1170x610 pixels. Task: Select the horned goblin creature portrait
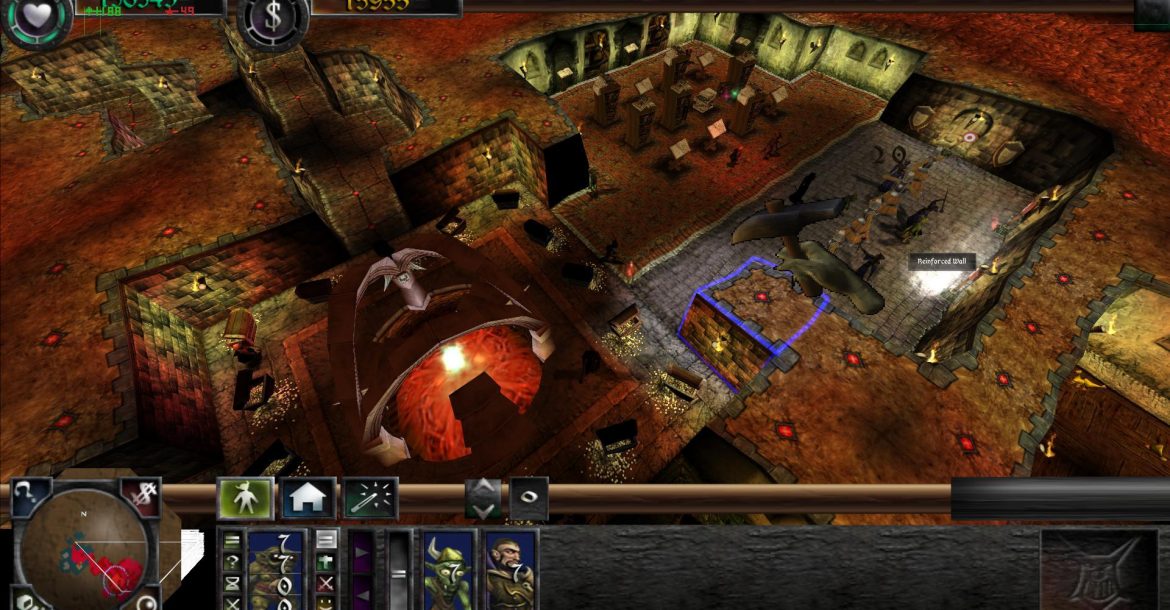(x=447, y=571)
